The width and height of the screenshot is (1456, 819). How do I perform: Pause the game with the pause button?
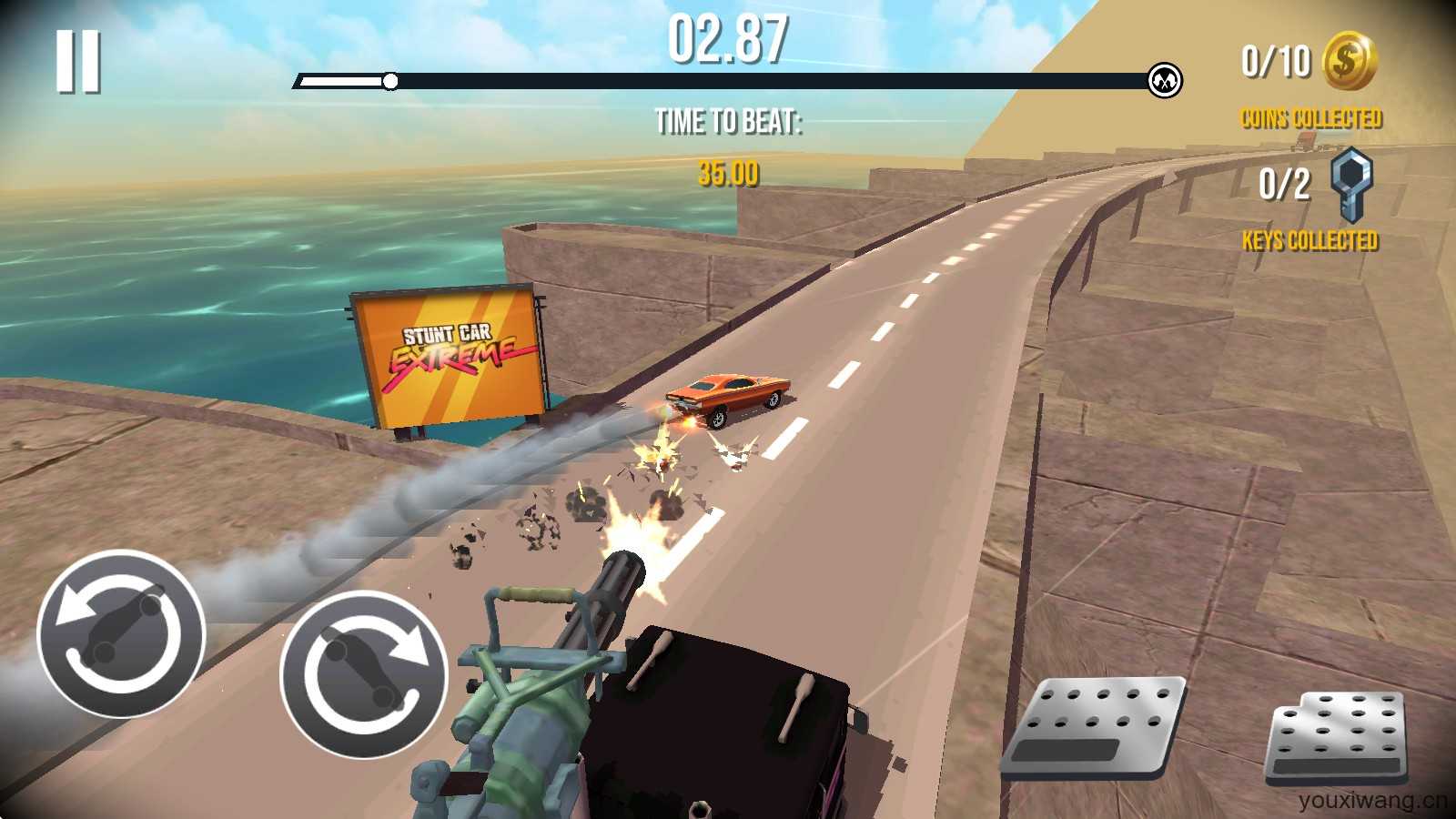pyautogui.click(x=77, y=61)
